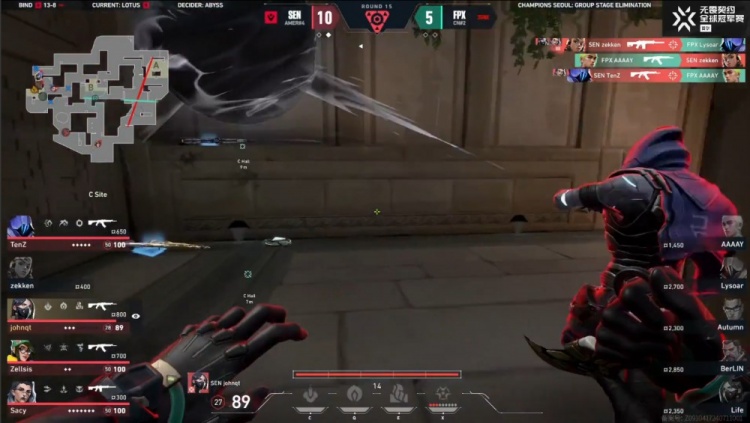Activate the flame Q ability icon
Viewport: 750px width, 423px height.
[354, 393]
